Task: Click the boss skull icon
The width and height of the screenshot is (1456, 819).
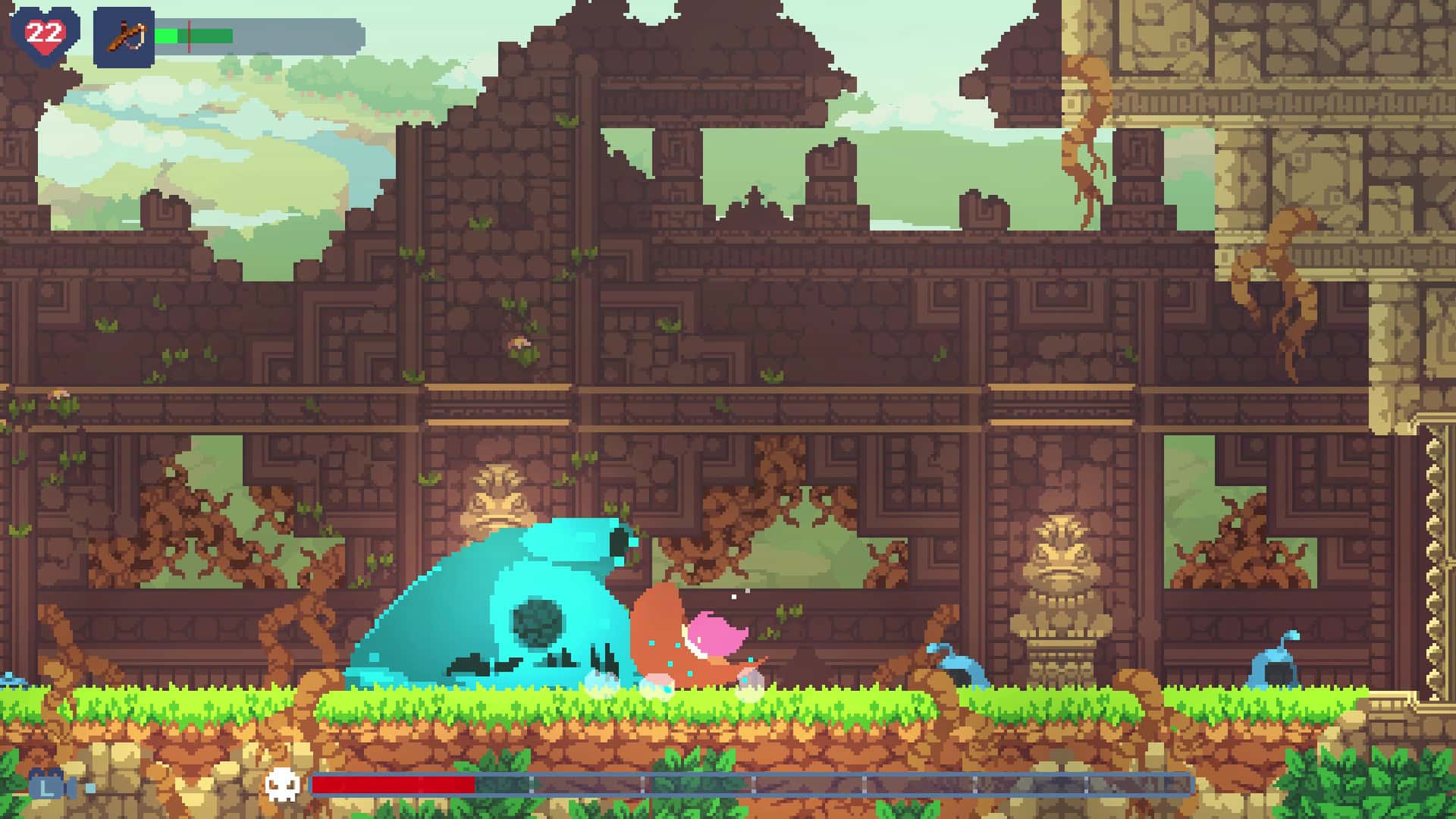Action: click(x=284, y=783)
